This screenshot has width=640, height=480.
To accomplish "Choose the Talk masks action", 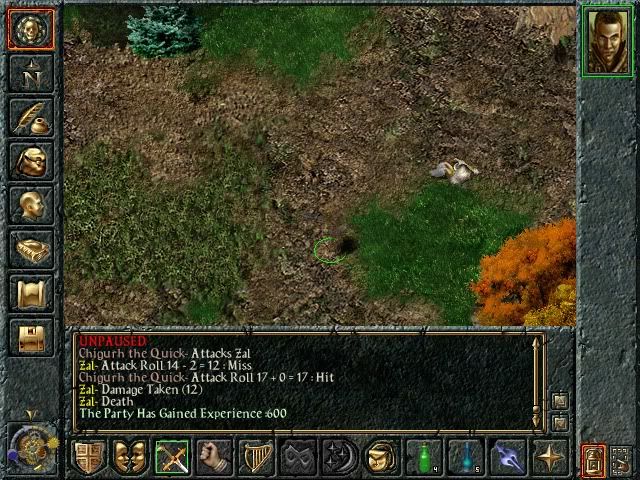I will pyautogui.click(x=130, y=457).
